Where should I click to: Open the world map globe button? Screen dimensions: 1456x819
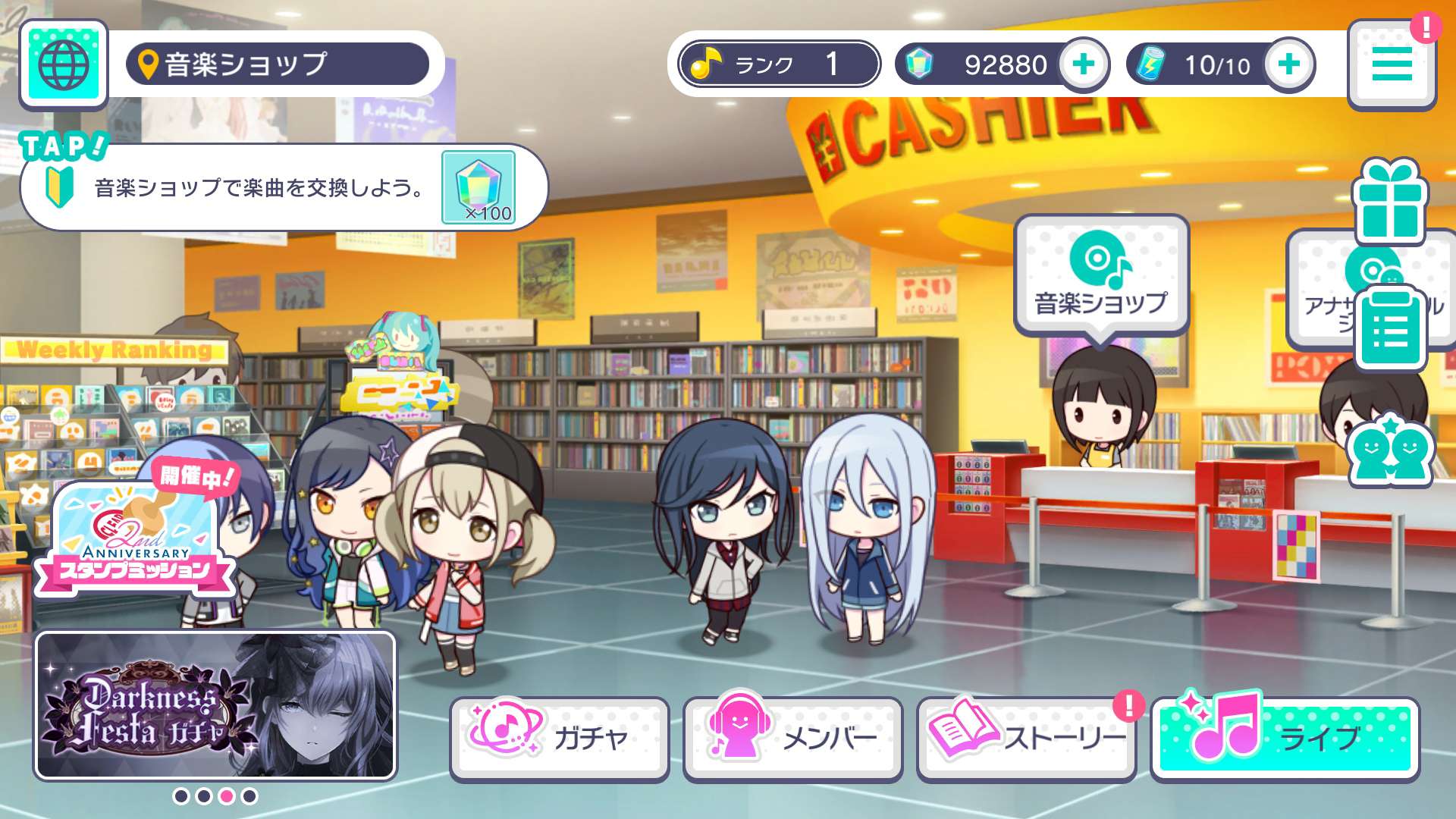(63, 65)
